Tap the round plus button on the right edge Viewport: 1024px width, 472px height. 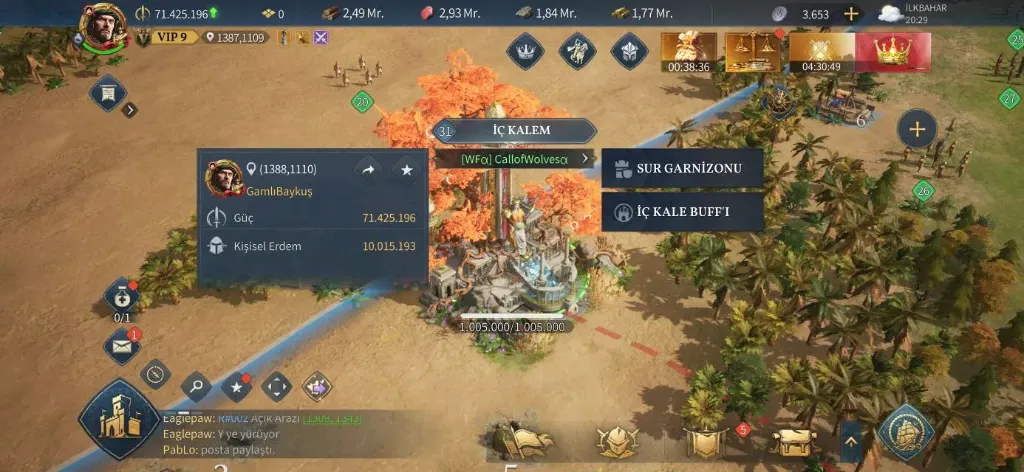[x=916, y=128]
